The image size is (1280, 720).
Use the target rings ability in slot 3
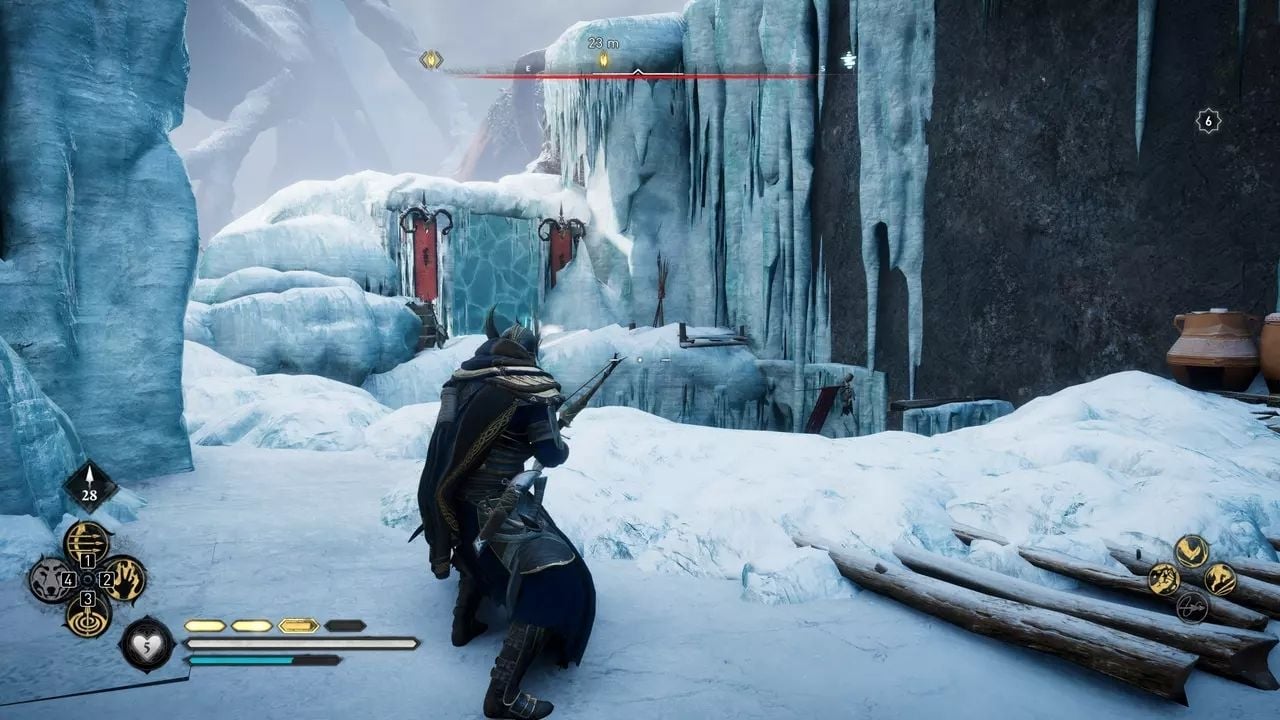pyautogui.click(x=87, y=615)
